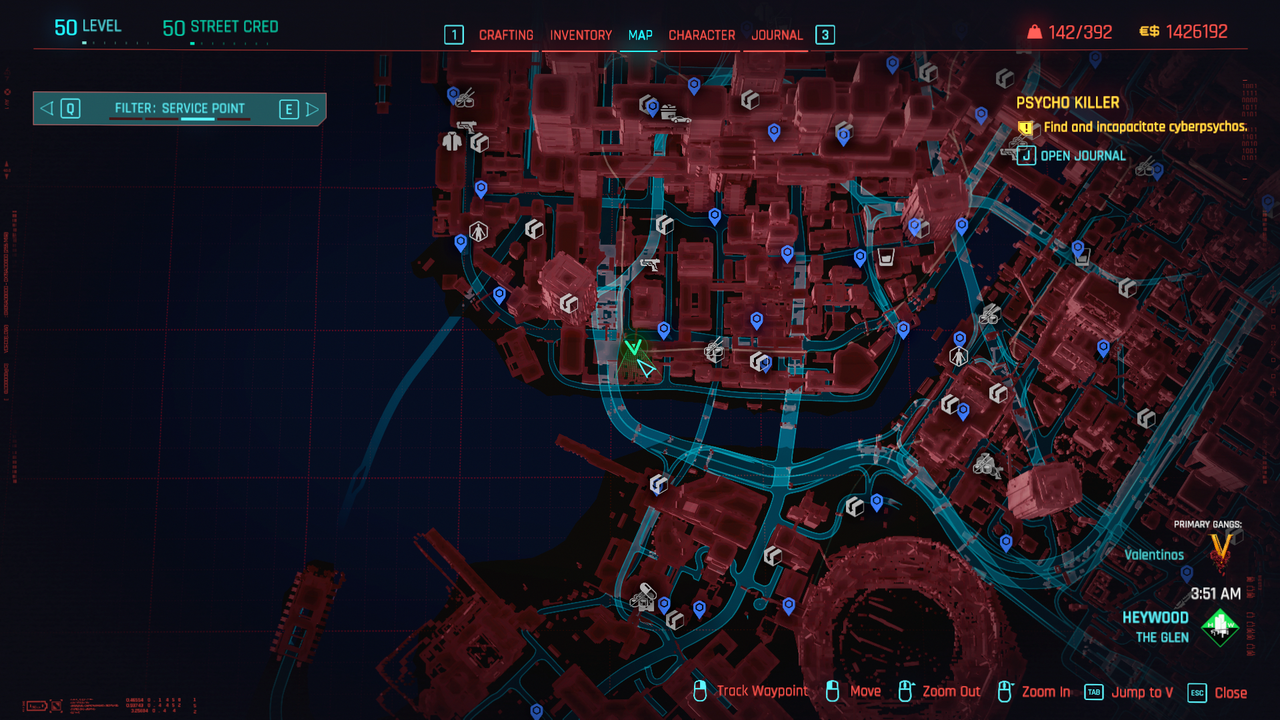The height and width of the screenshot is (720, 1280).
Task: Open the Journal tab
Action: [777, 35]
